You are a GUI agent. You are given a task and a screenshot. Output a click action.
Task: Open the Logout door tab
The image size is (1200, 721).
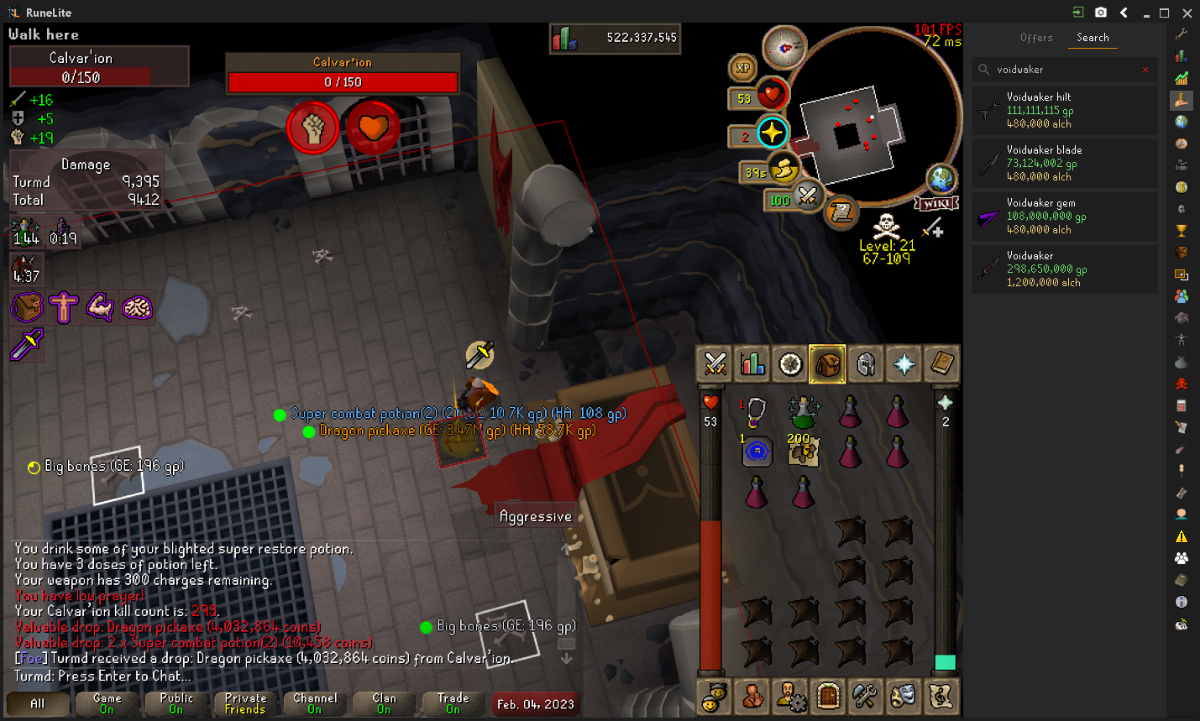(828, 694)
